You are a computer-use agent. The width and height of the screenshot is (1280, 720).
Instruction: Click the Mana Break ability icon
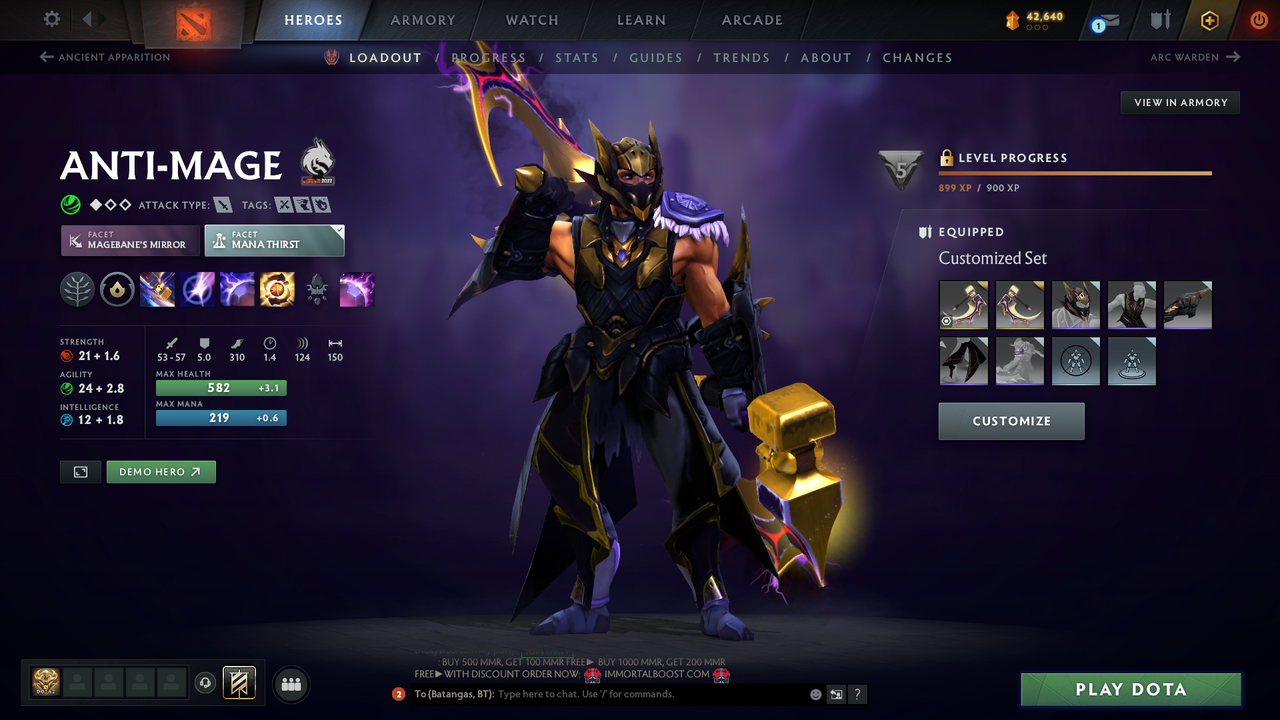pos(157,289)
